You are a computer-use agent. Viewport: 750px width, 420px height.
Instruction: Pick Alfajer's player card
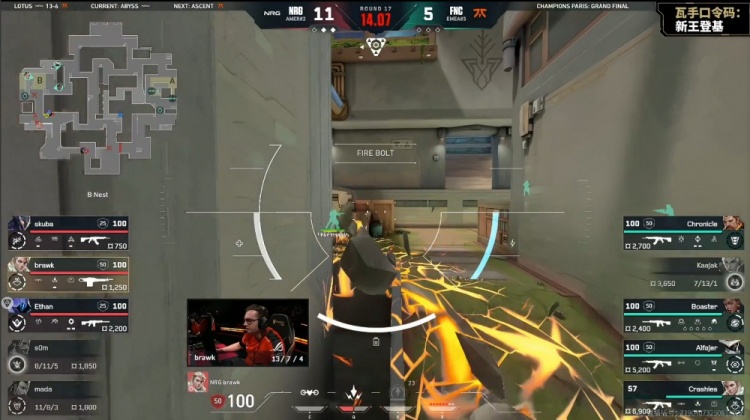pyautogui.click(x=683, y=355)
